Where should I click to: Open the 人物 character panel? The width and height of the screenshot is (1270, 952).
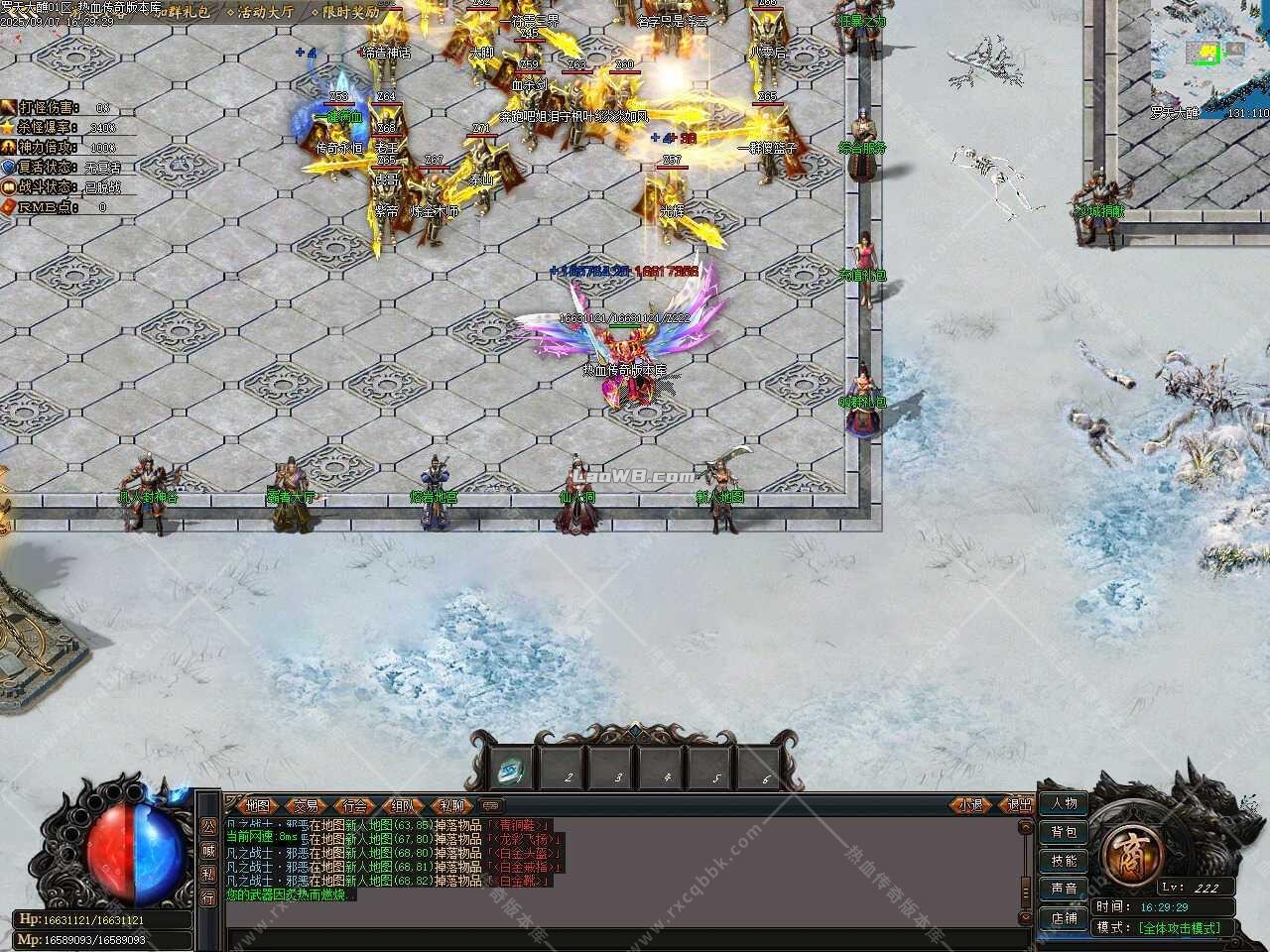1064,803
